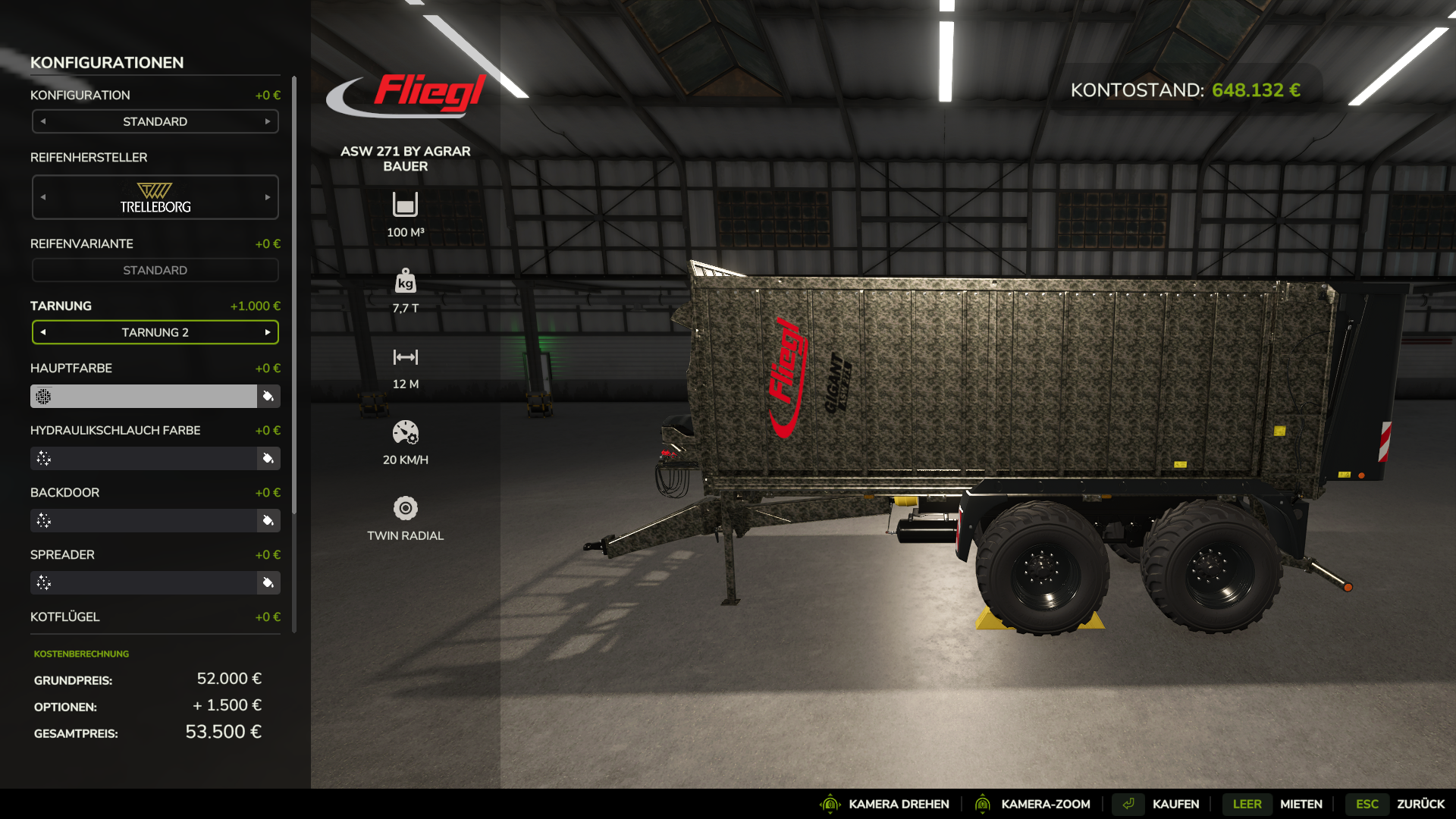This screenshot has height=819, width=1456.
Task: Click the Kaufen buy button
Action: tap(1175, 804)
